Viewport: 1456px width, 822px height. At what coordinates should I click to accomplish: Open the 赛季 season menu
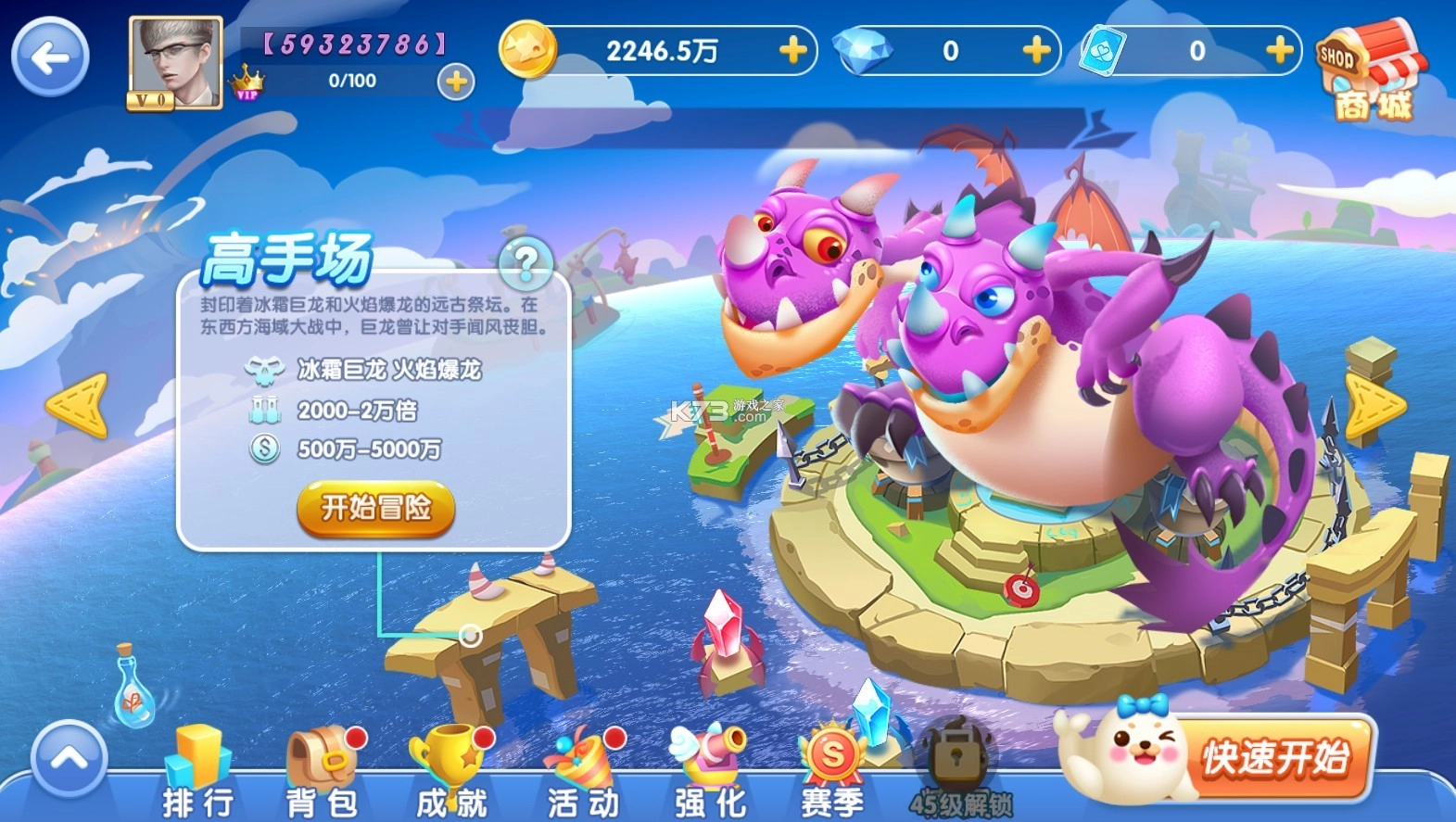point(832,772)
